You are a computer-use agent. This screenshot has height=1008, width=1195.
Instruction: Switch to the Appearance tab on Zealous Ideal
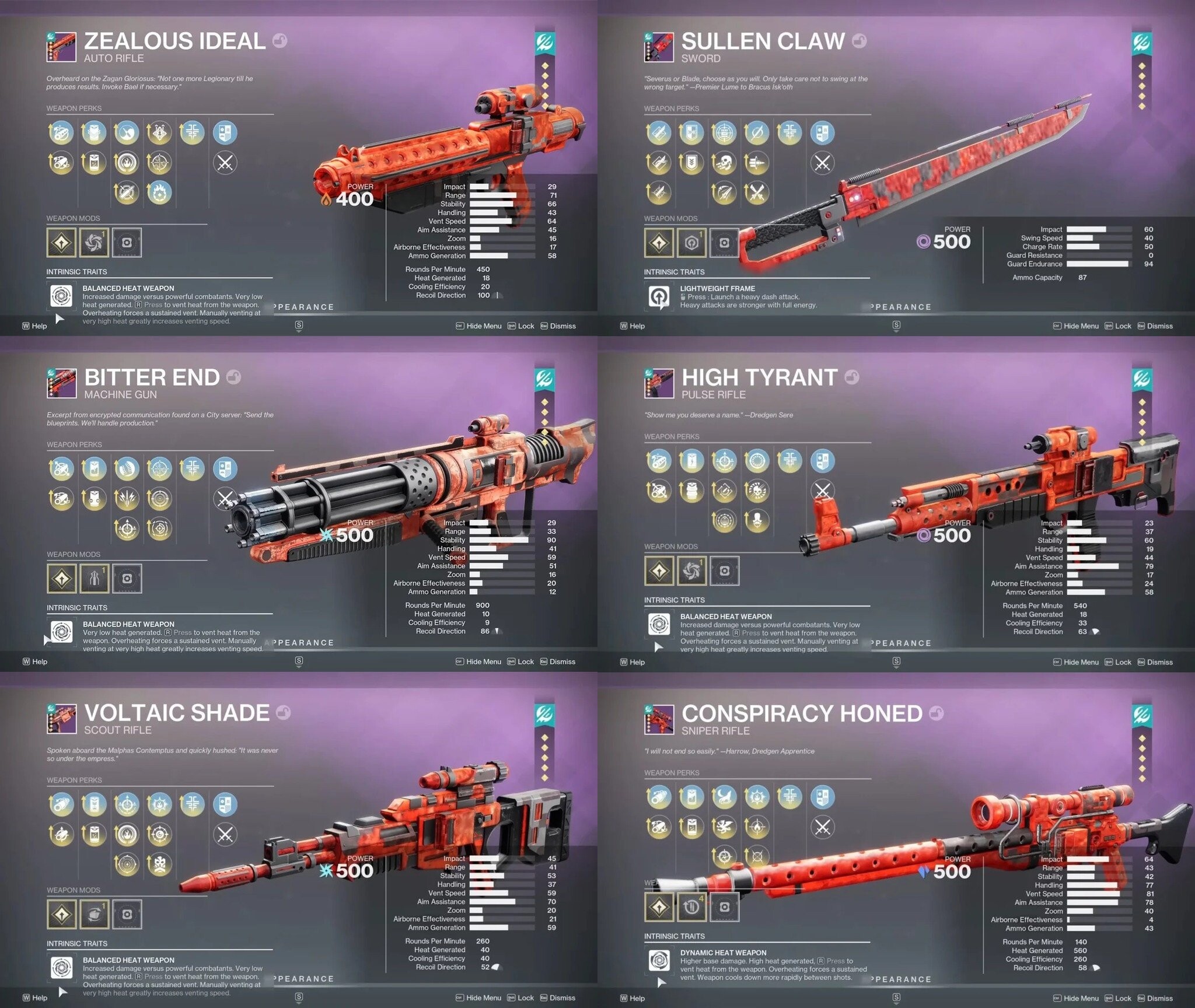(303, 307)
